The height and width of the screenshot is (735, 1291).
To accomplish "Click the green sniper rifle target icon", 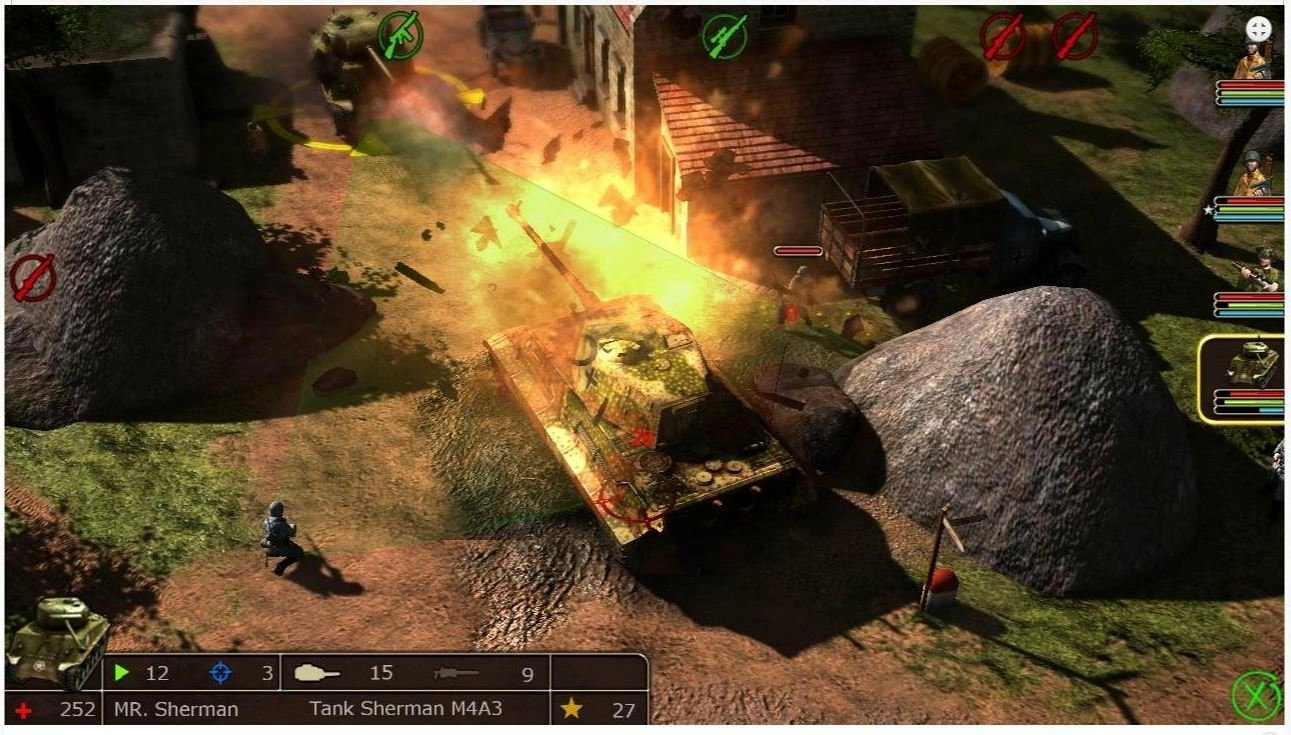I will click(x=724, y=36).
